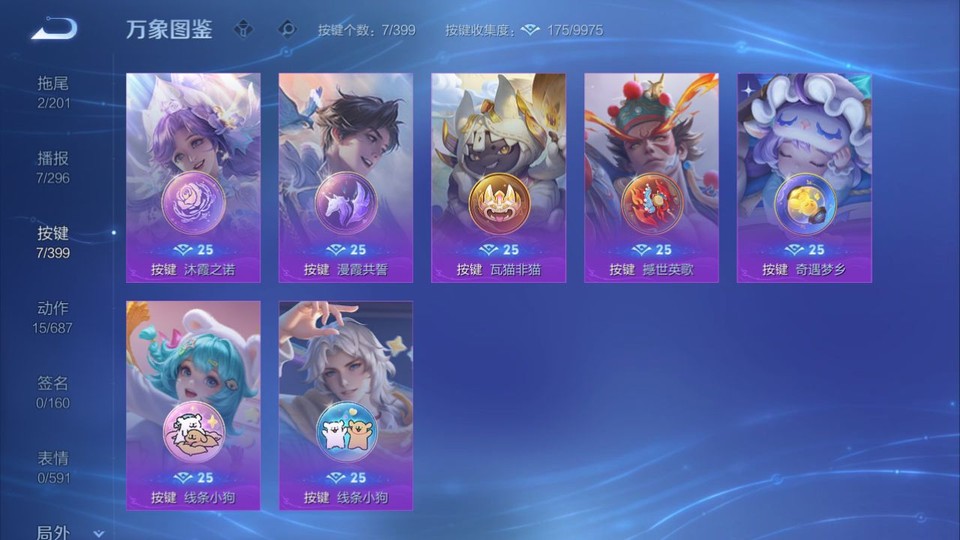960x540 pixels.
Task: Go back using the return arrow
Action: [x=53, y=28]
